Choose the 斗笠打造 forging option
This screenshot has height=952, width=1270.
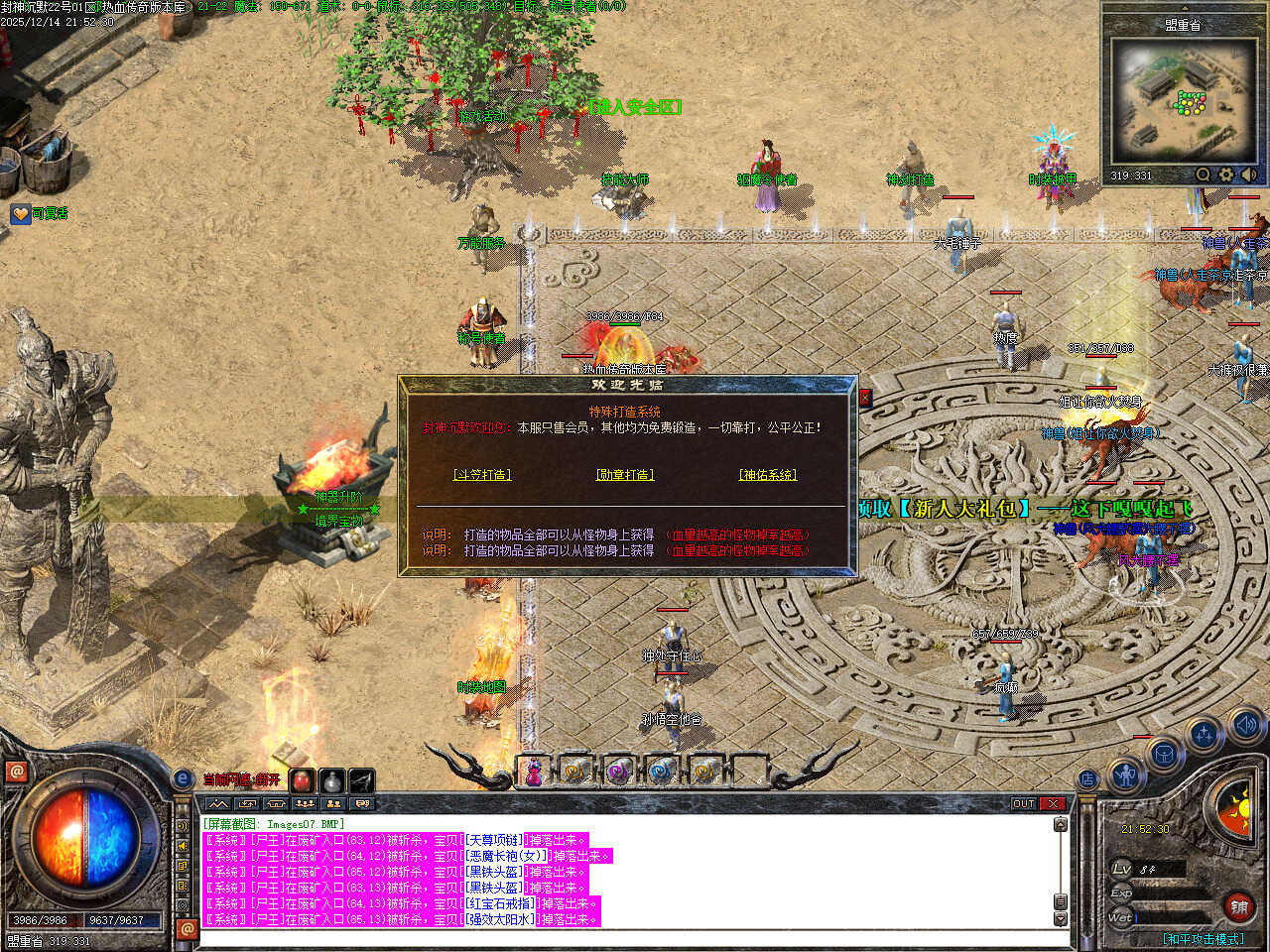click(x=482, y=475)
